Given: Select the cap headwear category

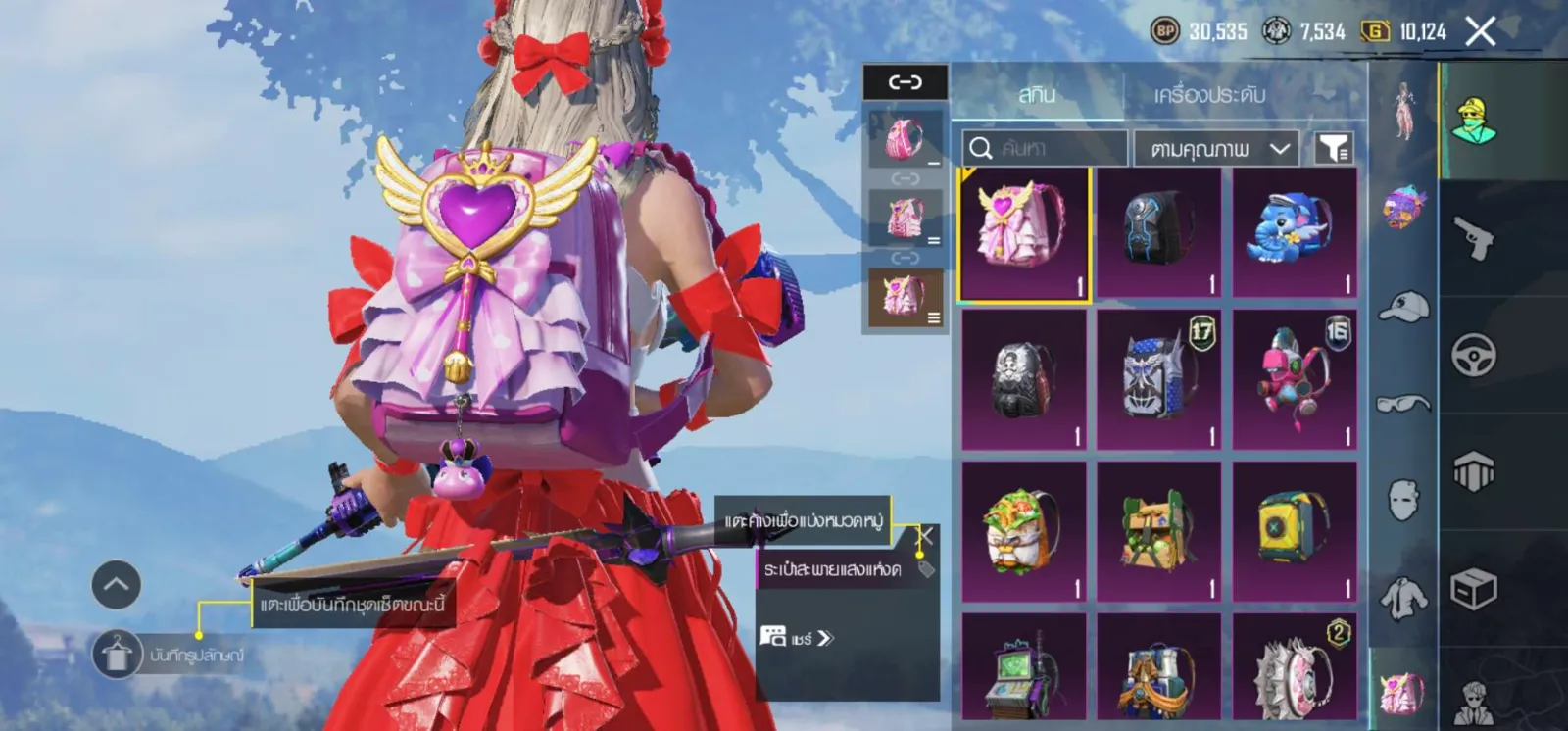Looking at the screenshot, I should [x=1403, y=307].
